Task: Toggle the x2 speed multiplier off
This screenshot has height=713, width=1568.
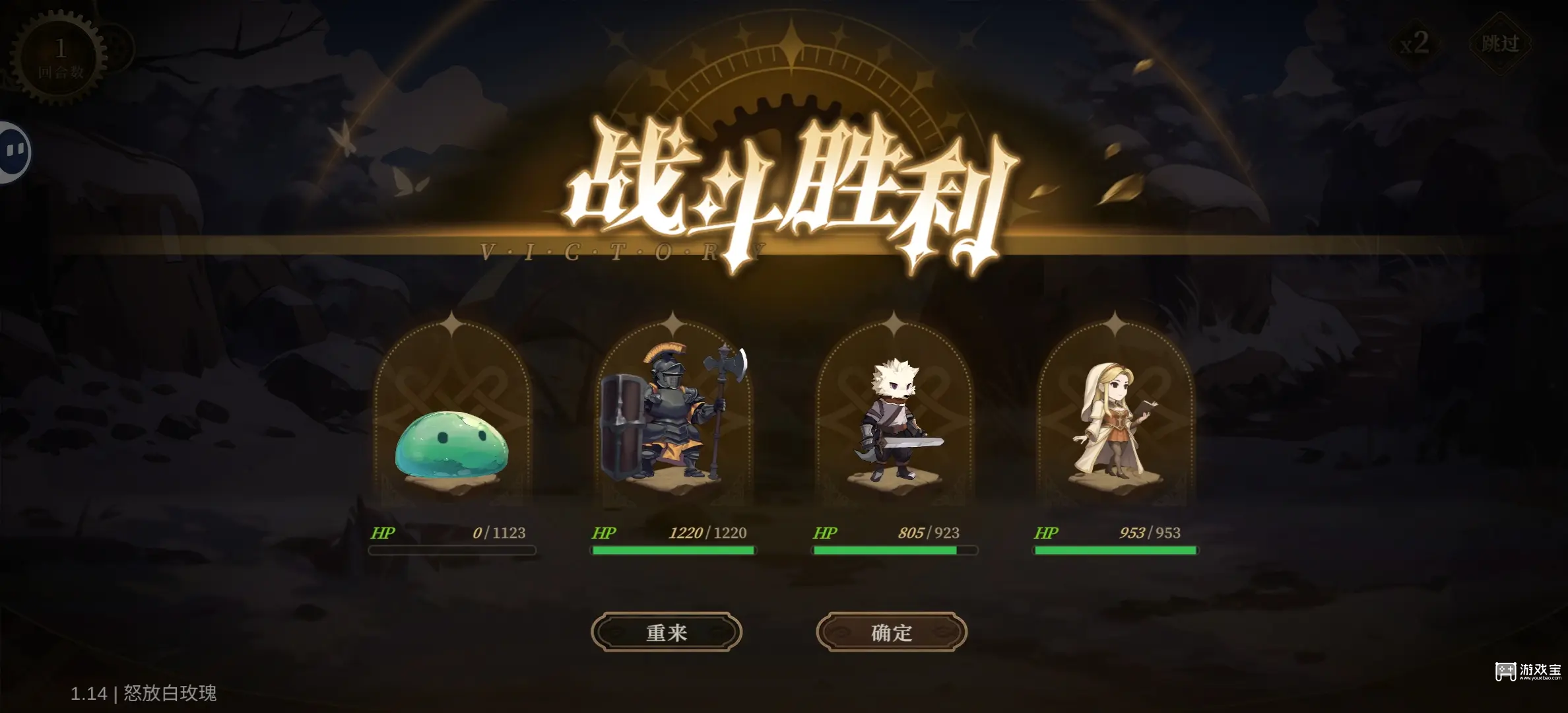Action: [x=1414, y=45]
